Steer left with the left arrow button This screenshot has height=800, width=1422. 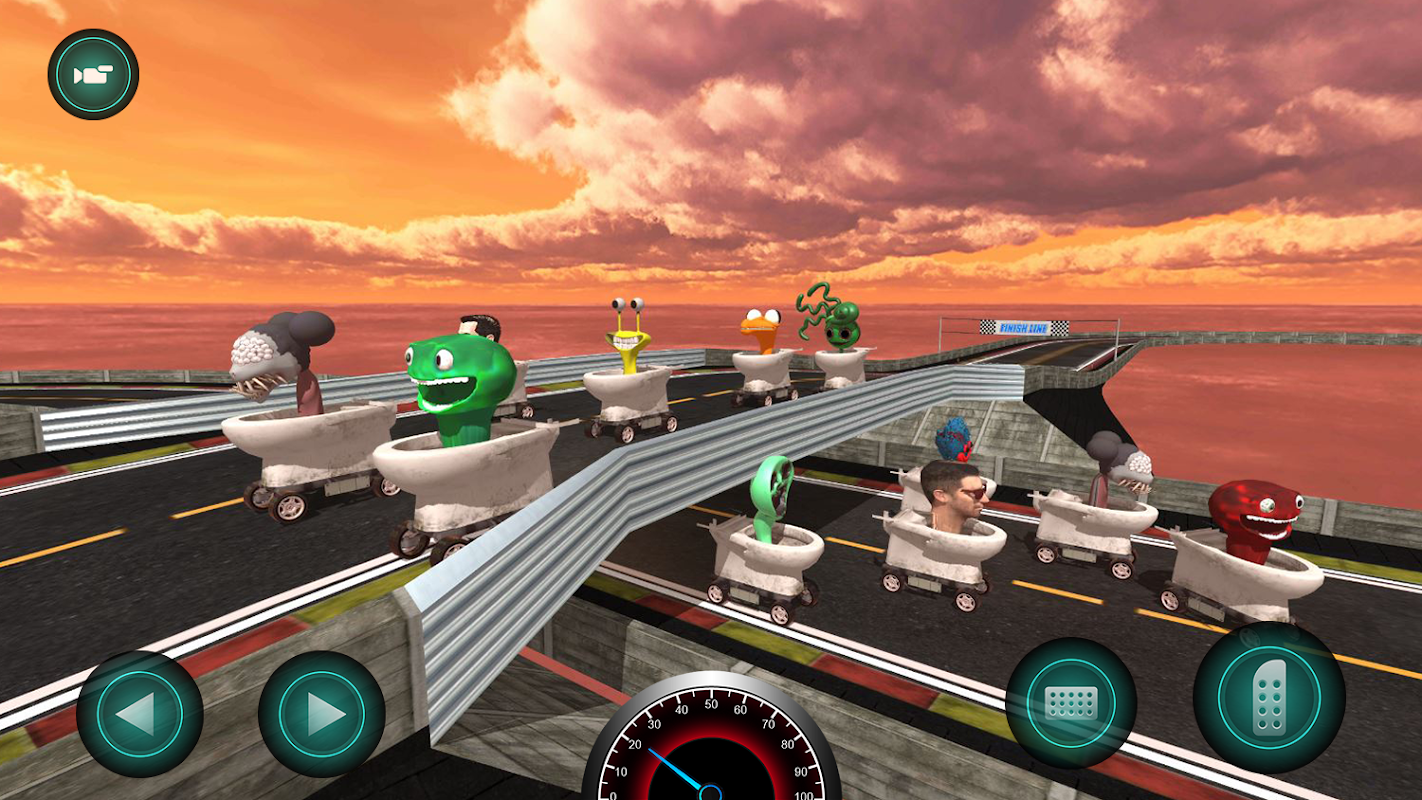click(140, 713)
